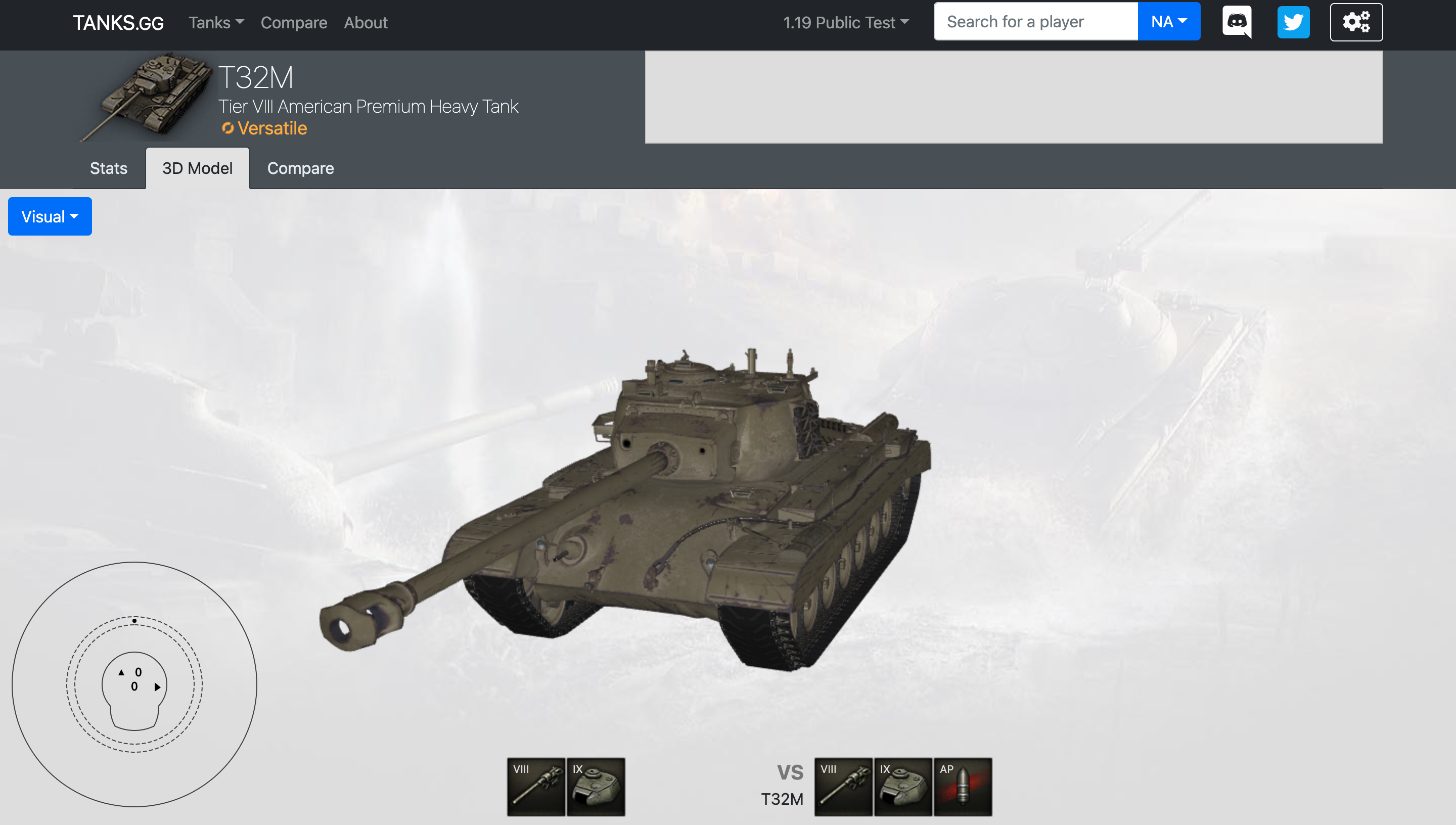
Task: Switch to the Stats tab
Action: pyautogui.click(x=108, y=168)
